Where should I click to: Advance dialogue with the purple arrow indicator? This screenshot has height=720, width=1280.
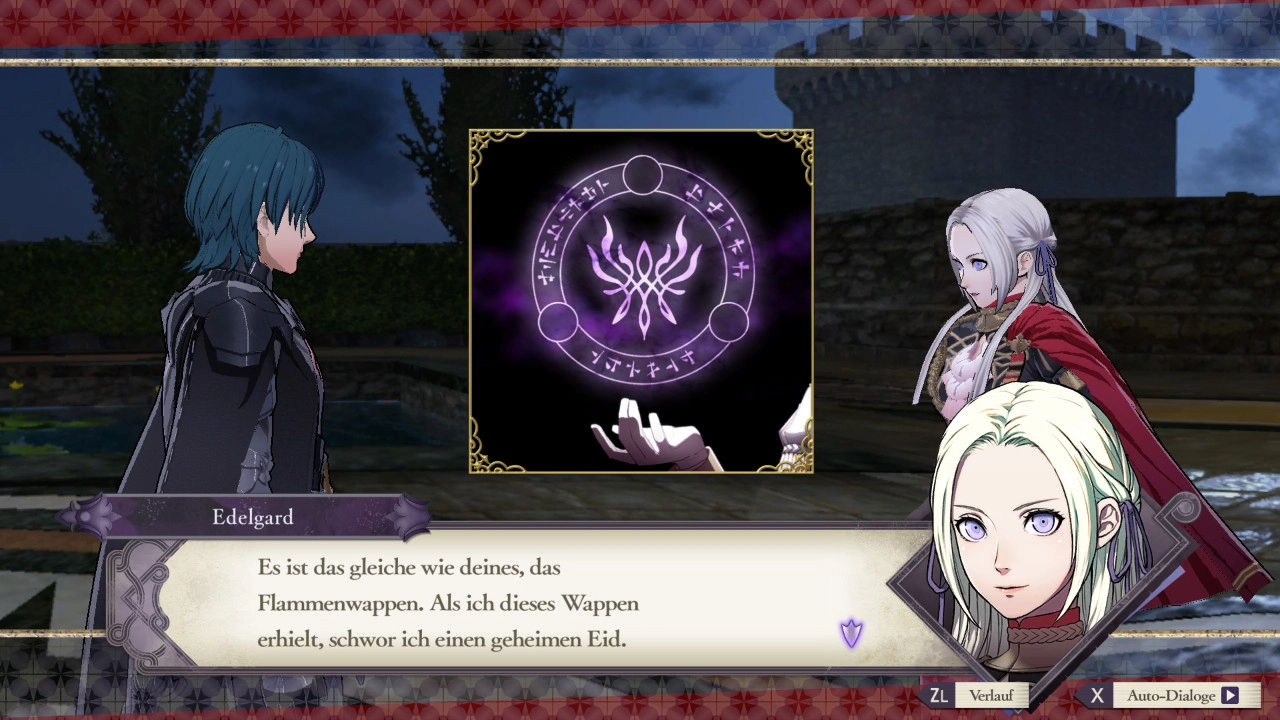(x=851, y=633)
